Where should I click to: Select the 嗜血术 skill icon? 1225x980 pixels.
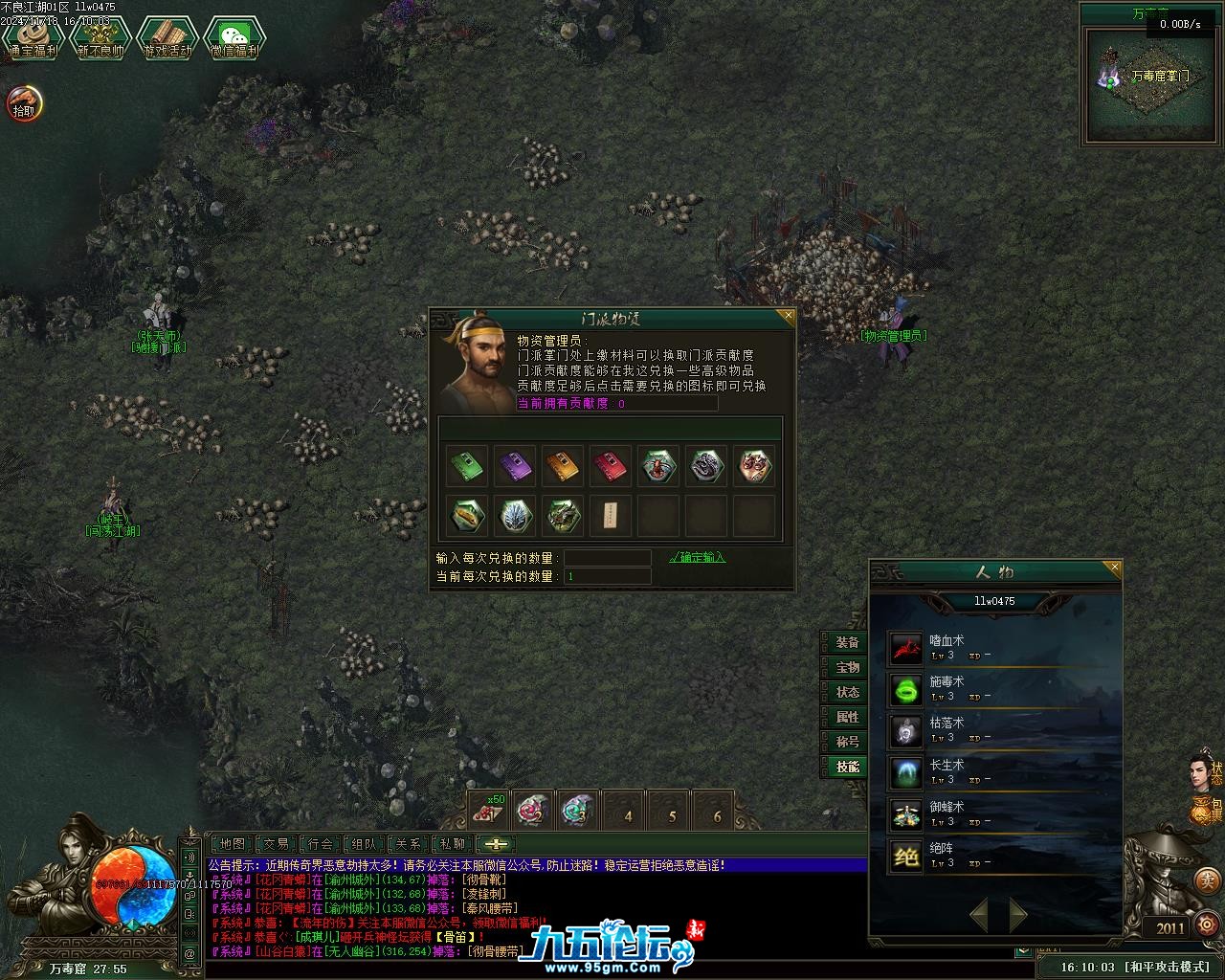tap(905, 648)
